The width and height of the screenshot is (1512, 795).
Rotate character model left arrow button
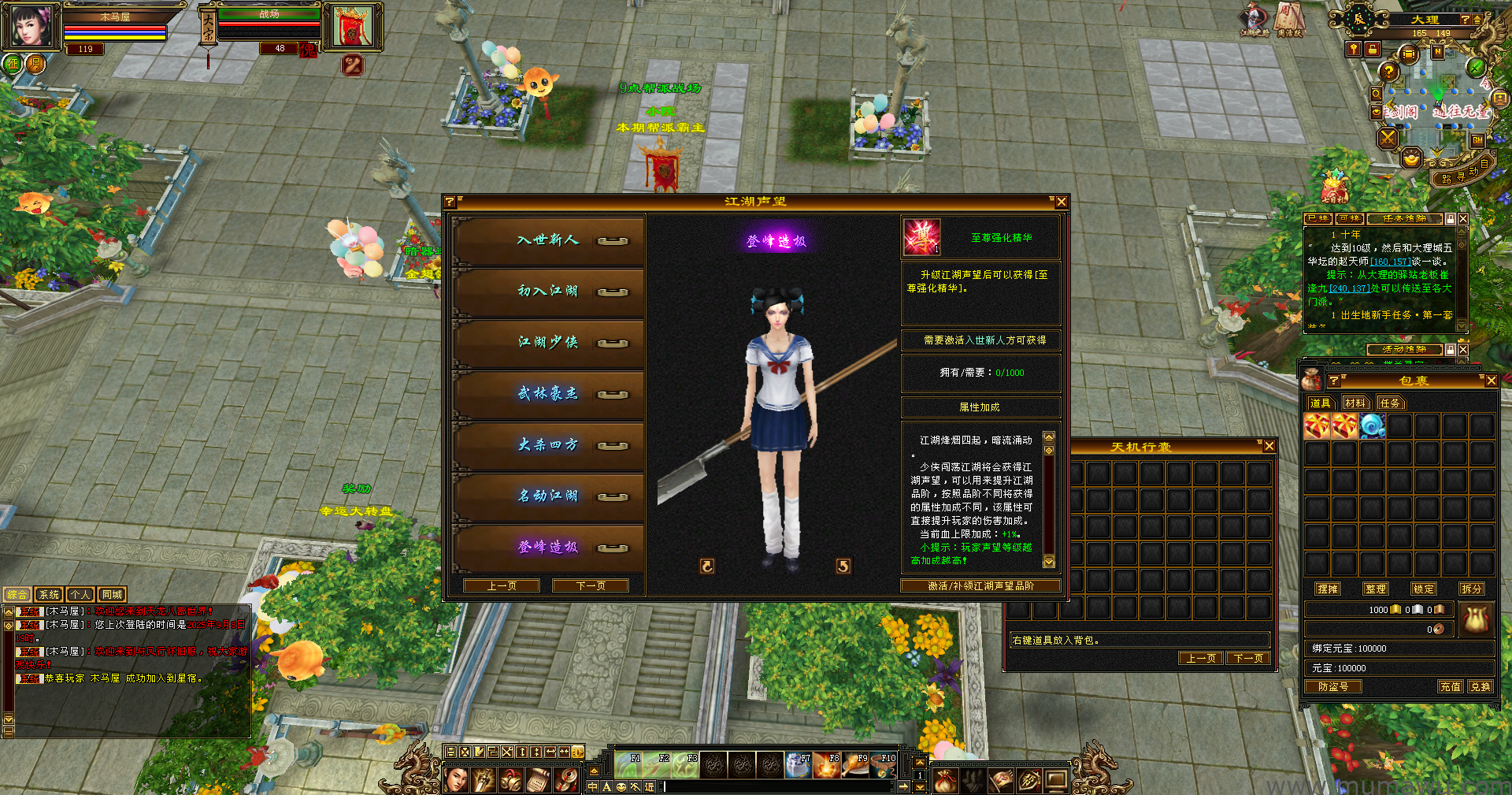[707, 566]
